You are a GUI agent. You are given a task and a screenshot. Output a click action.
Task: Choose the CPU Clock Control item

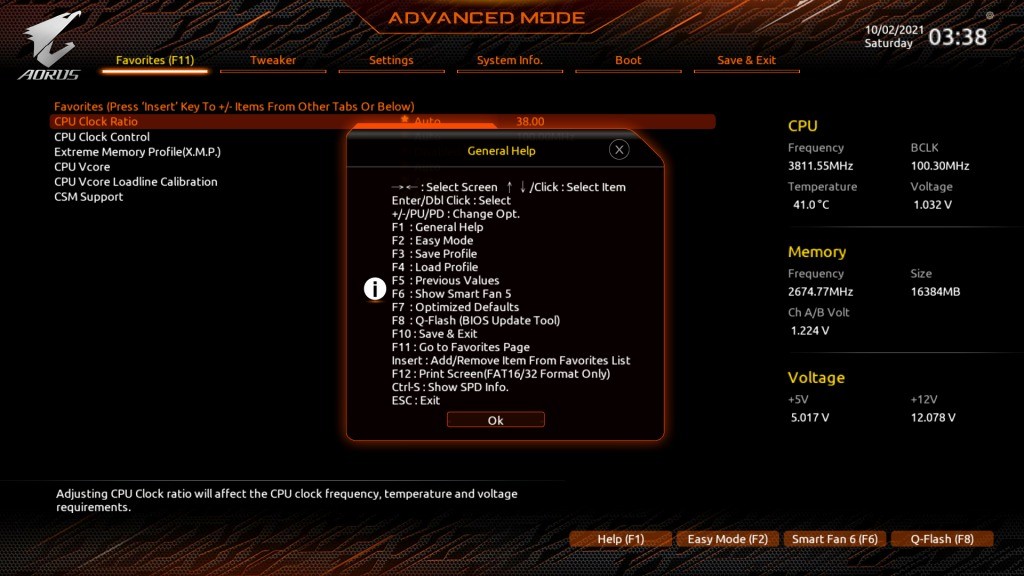click(102, 137)
